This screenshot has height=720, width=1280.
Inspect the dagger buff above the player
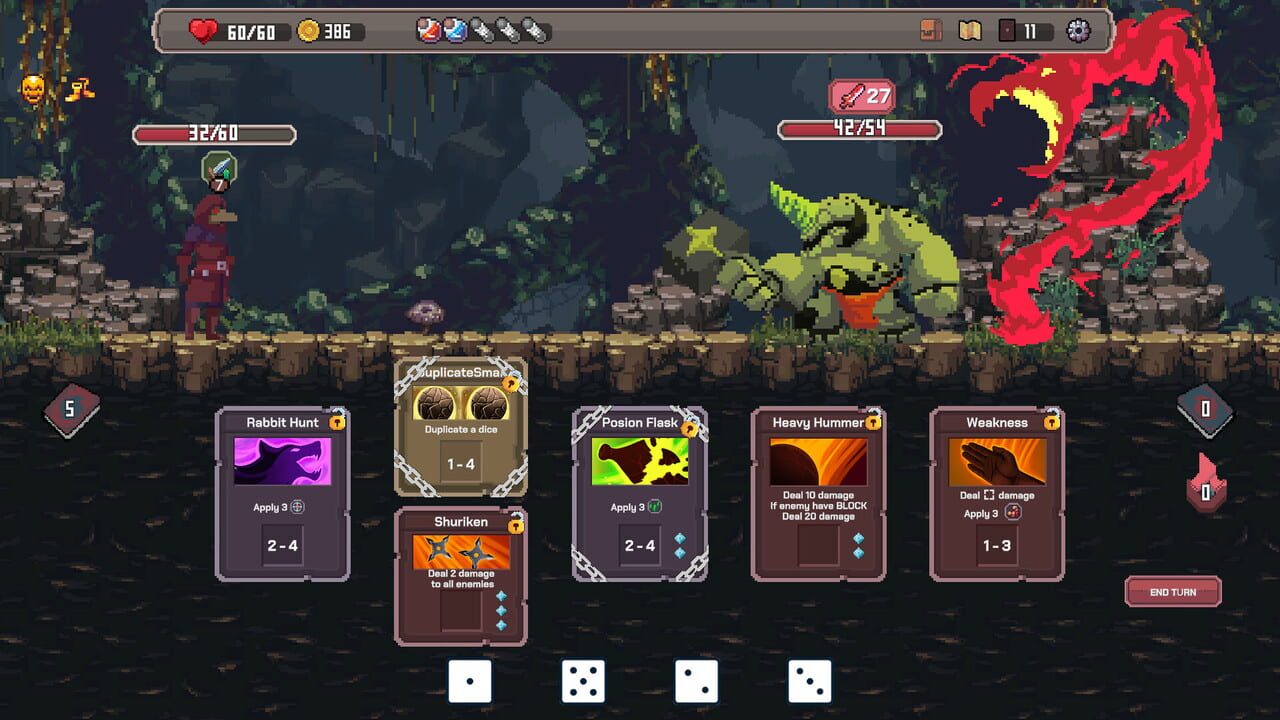(218, 167)
